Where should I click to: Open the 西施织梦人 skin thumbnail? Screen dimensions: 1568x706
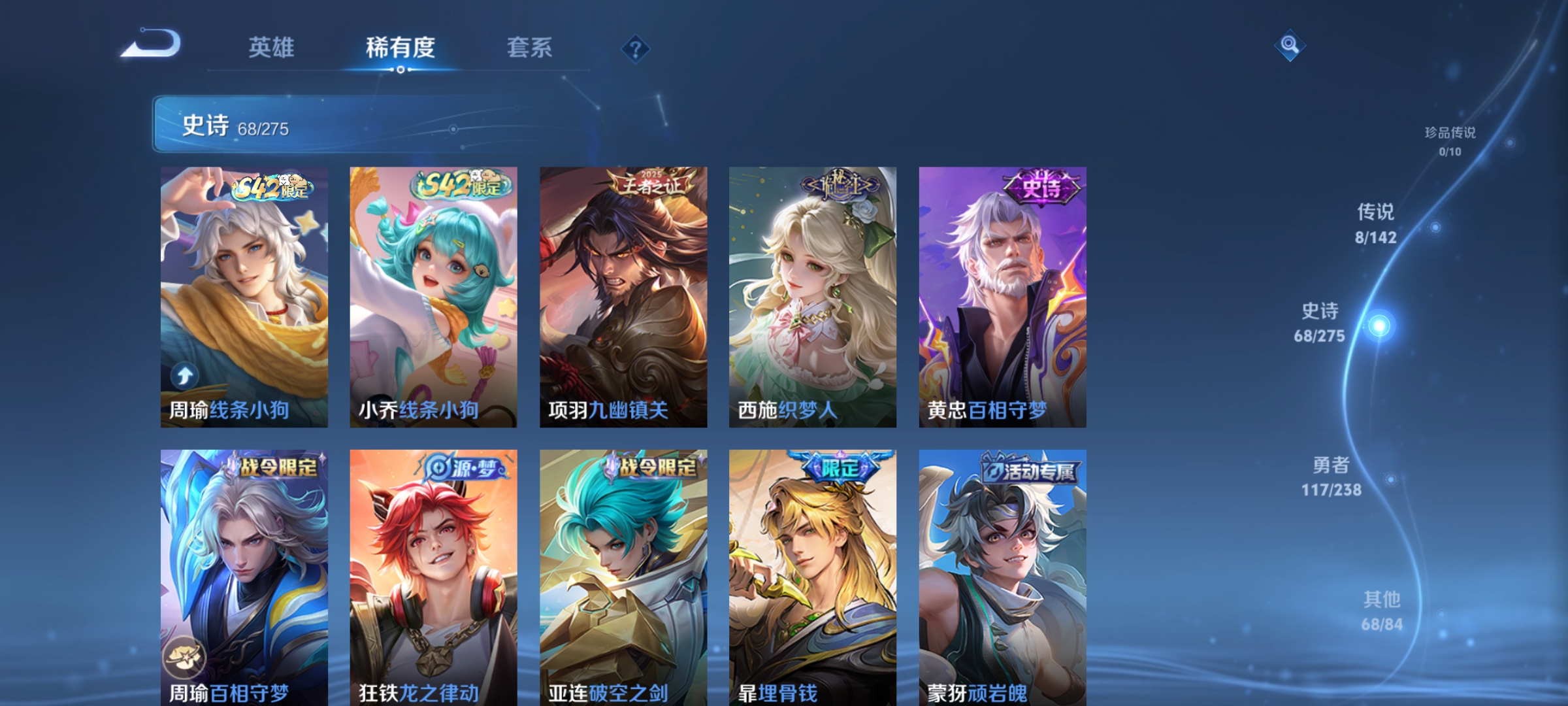point(811,297)
